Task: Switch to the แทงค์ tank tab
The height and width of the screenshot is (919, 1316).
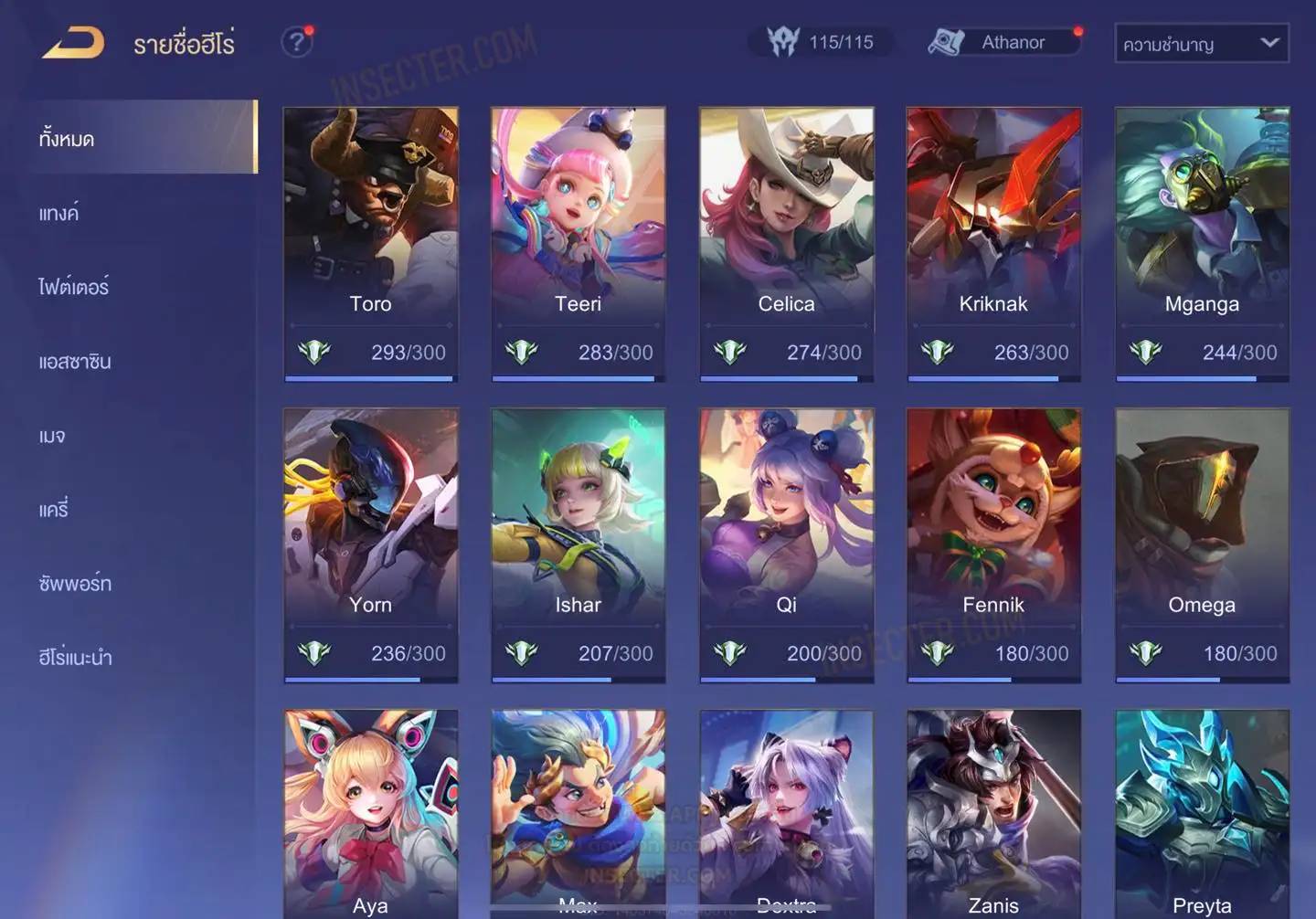Action: point(60,214)
